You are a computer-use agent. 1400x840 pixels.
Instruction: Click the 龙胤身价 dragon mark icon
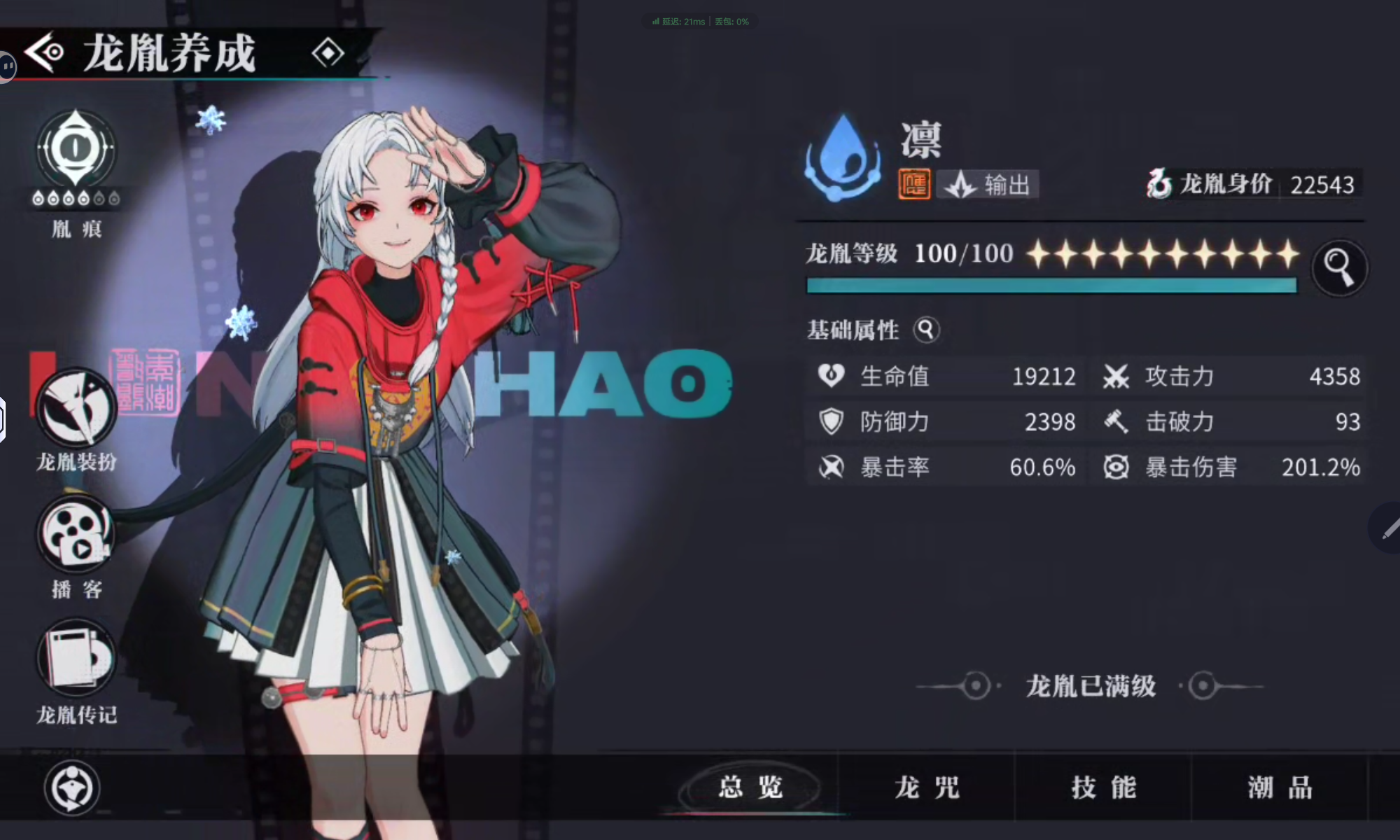[x=1161, y=184]
